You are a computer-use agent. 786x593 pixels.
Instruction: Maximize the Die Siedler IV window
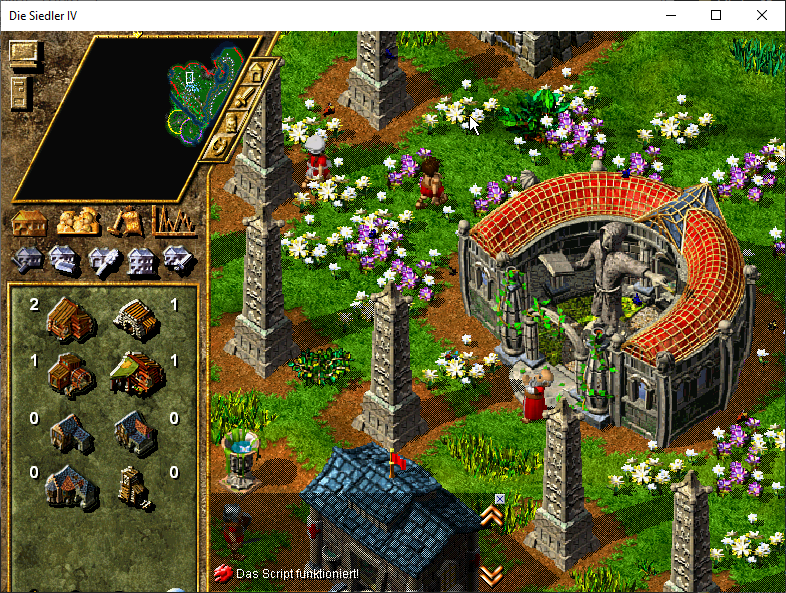coord(716,15)
